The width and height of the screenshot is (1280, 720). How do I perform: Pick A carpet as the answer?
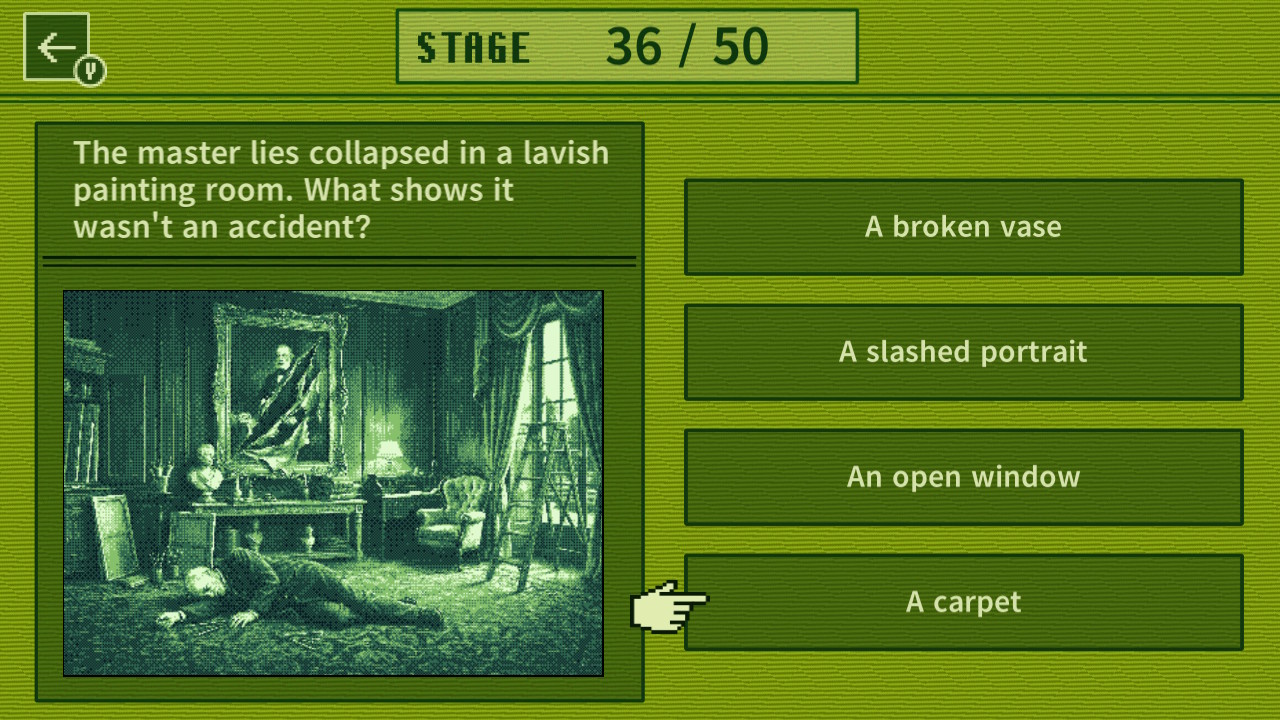pyautogui.click(x=963, y=602)
